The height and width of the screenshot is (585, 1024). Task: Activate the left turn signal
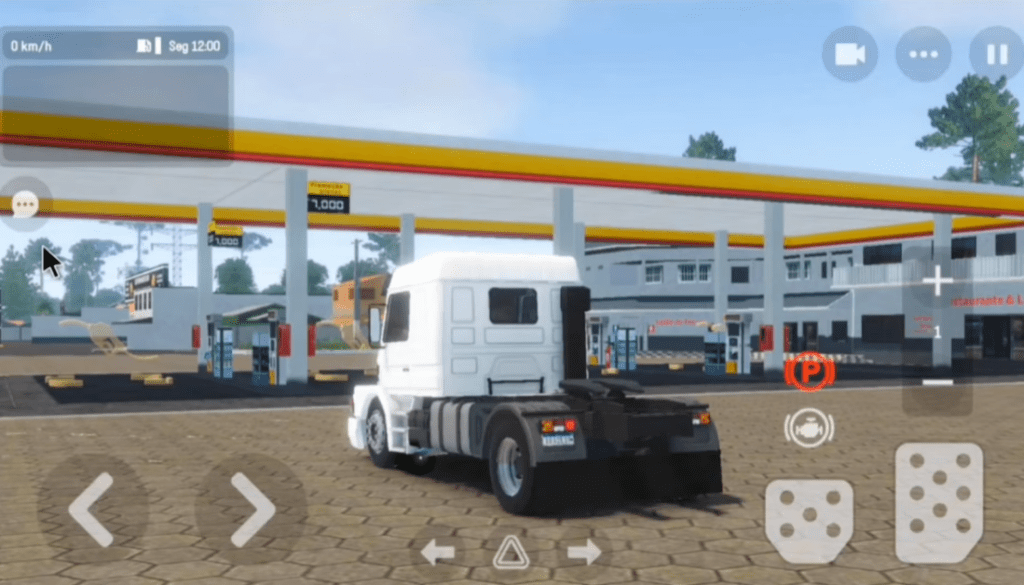437,551
